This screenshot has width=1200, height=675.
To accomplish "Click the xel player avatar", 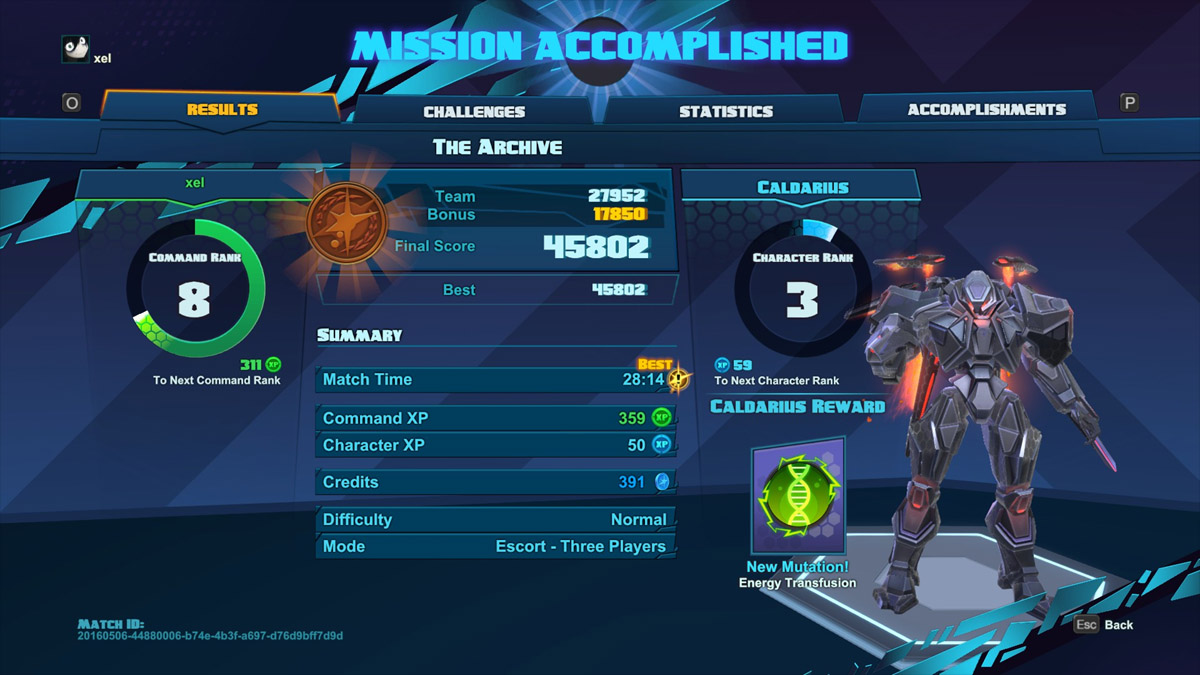I will point(75,49).
